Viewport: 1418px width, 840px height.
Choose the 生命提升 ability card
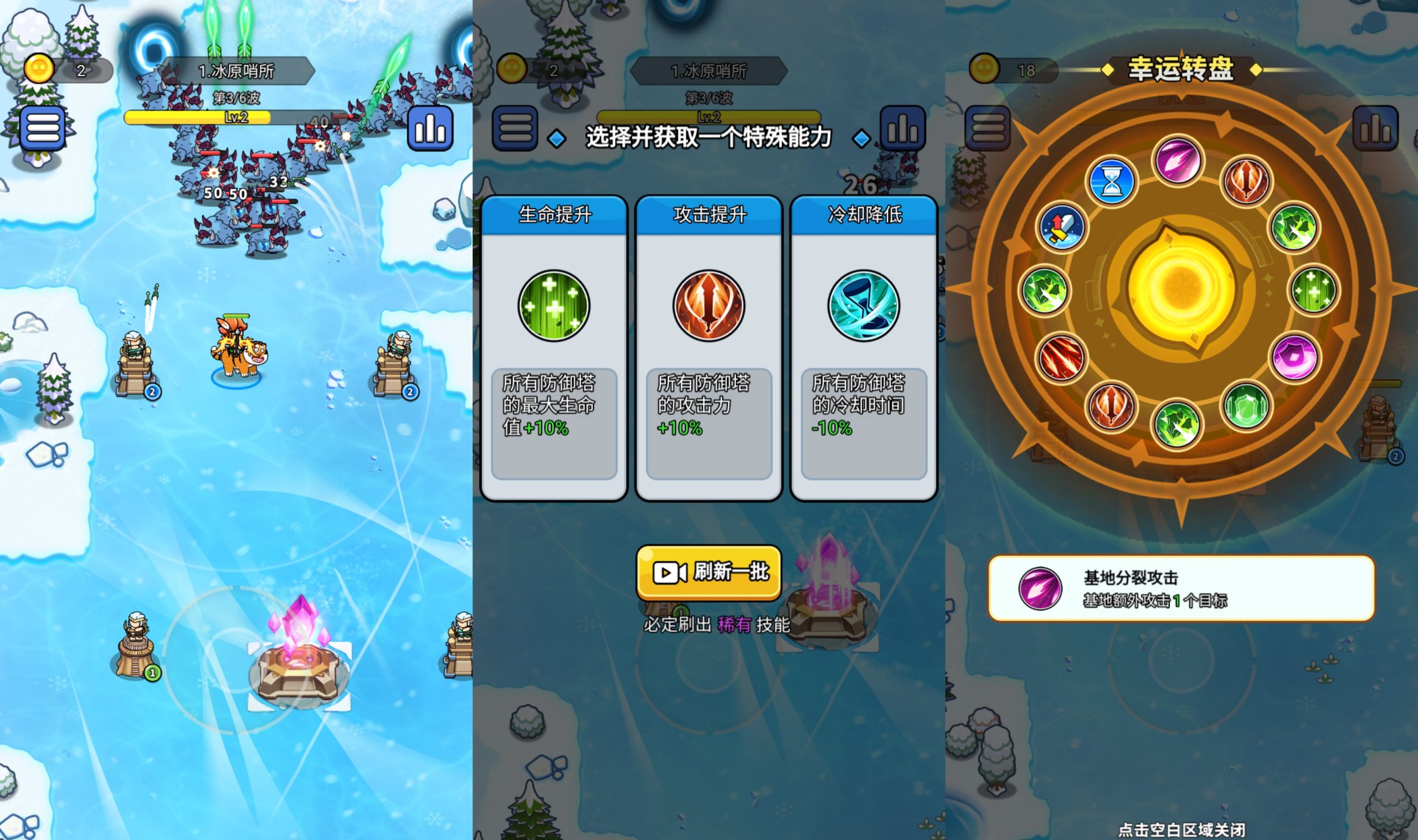[x=553, y=348]
